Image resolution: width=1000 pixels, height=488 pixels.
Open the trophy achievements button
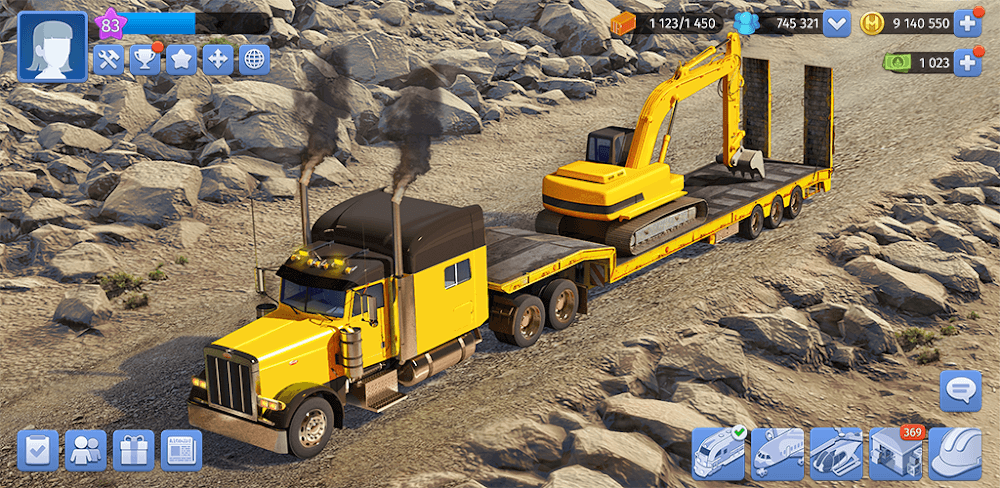145,60
